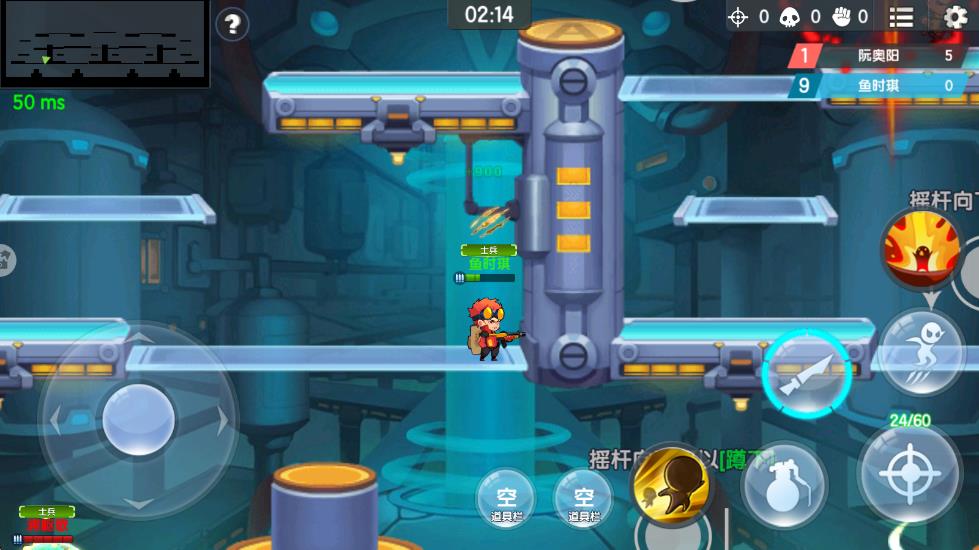
Task: Open the question mark help button
Action: coord(232,23)
